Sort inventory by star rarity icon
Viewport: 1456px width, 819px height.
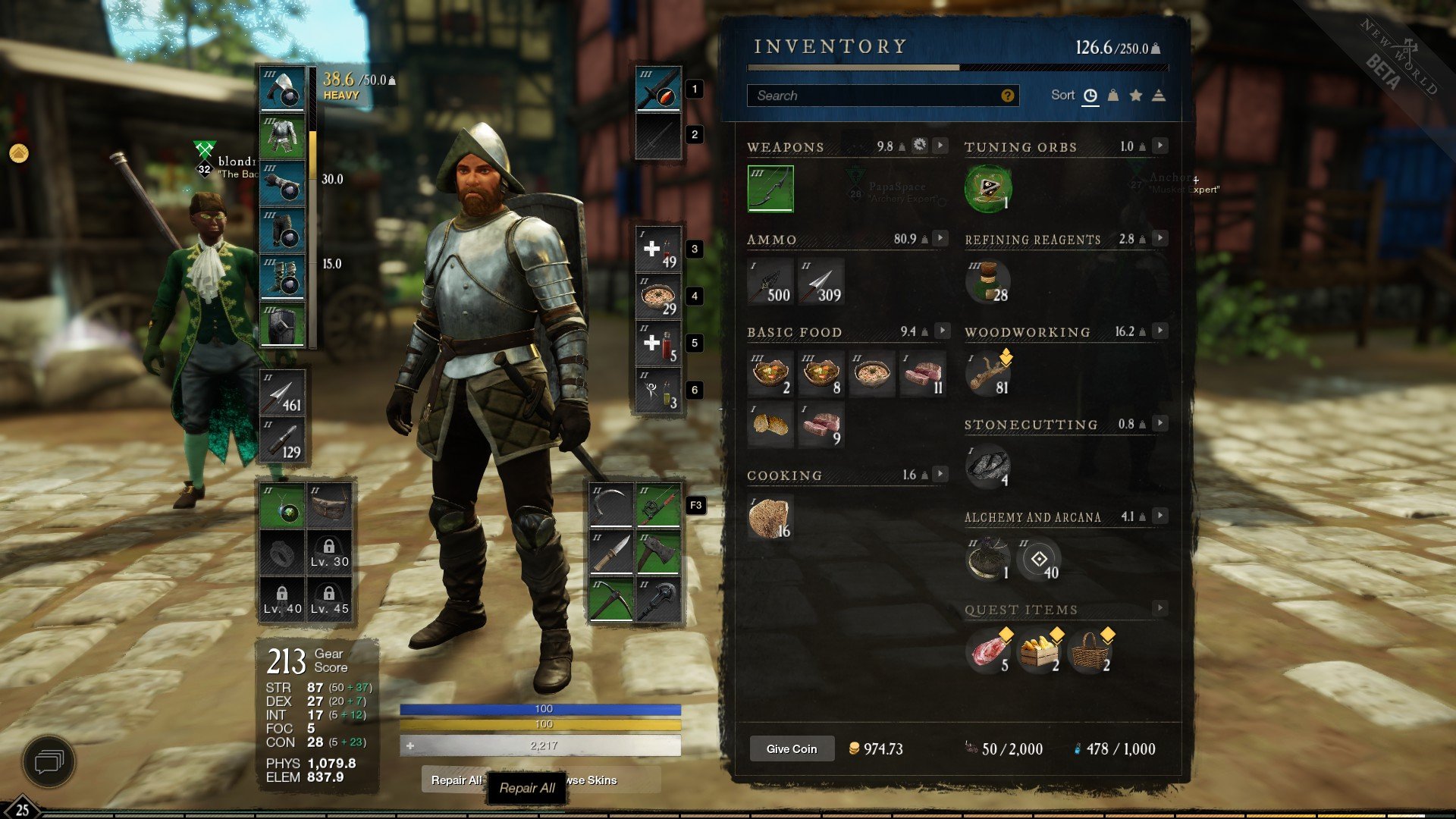pyautogui.click(x=1135, y=96)
